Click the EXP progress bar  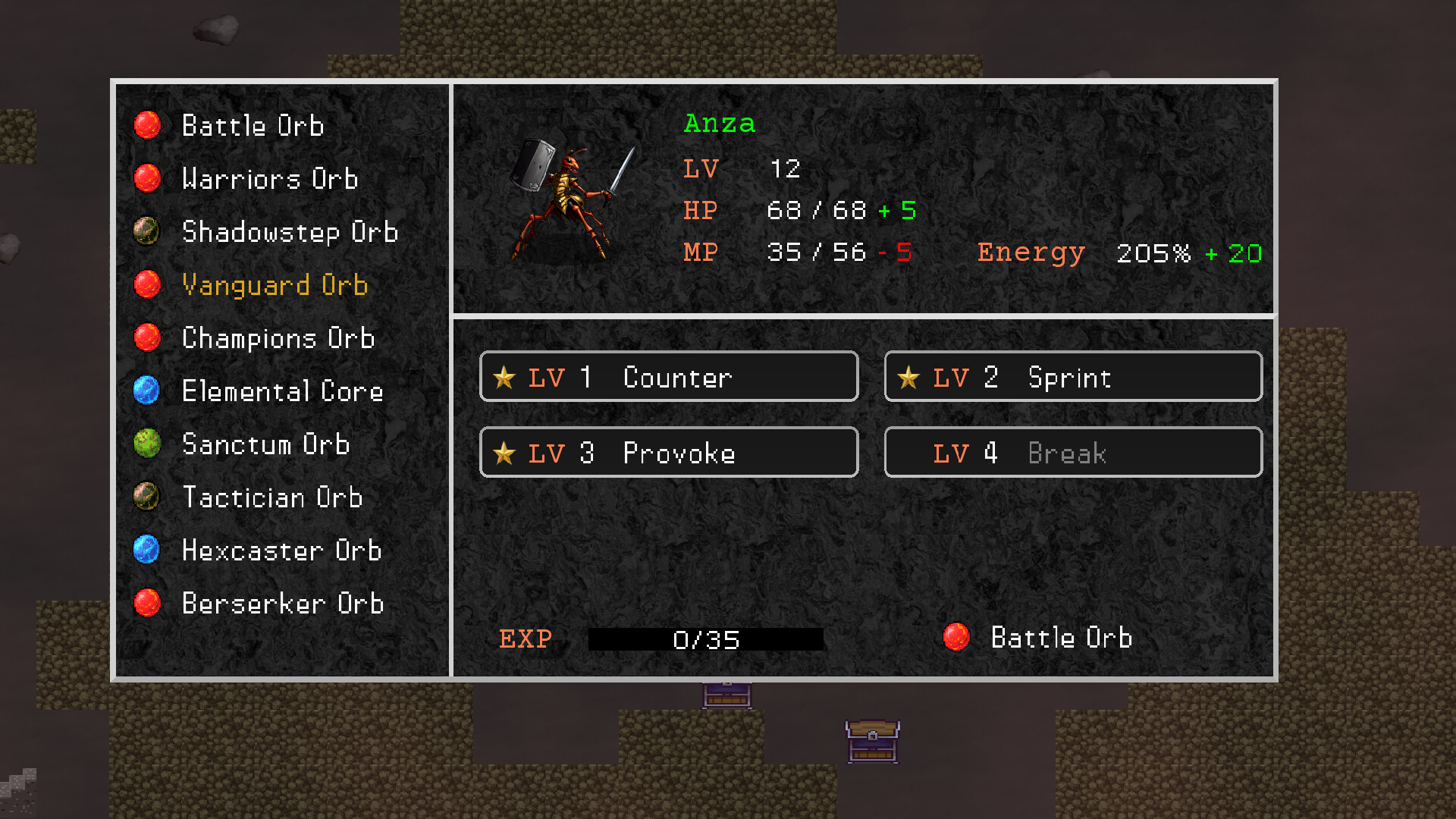coord(706,639)
